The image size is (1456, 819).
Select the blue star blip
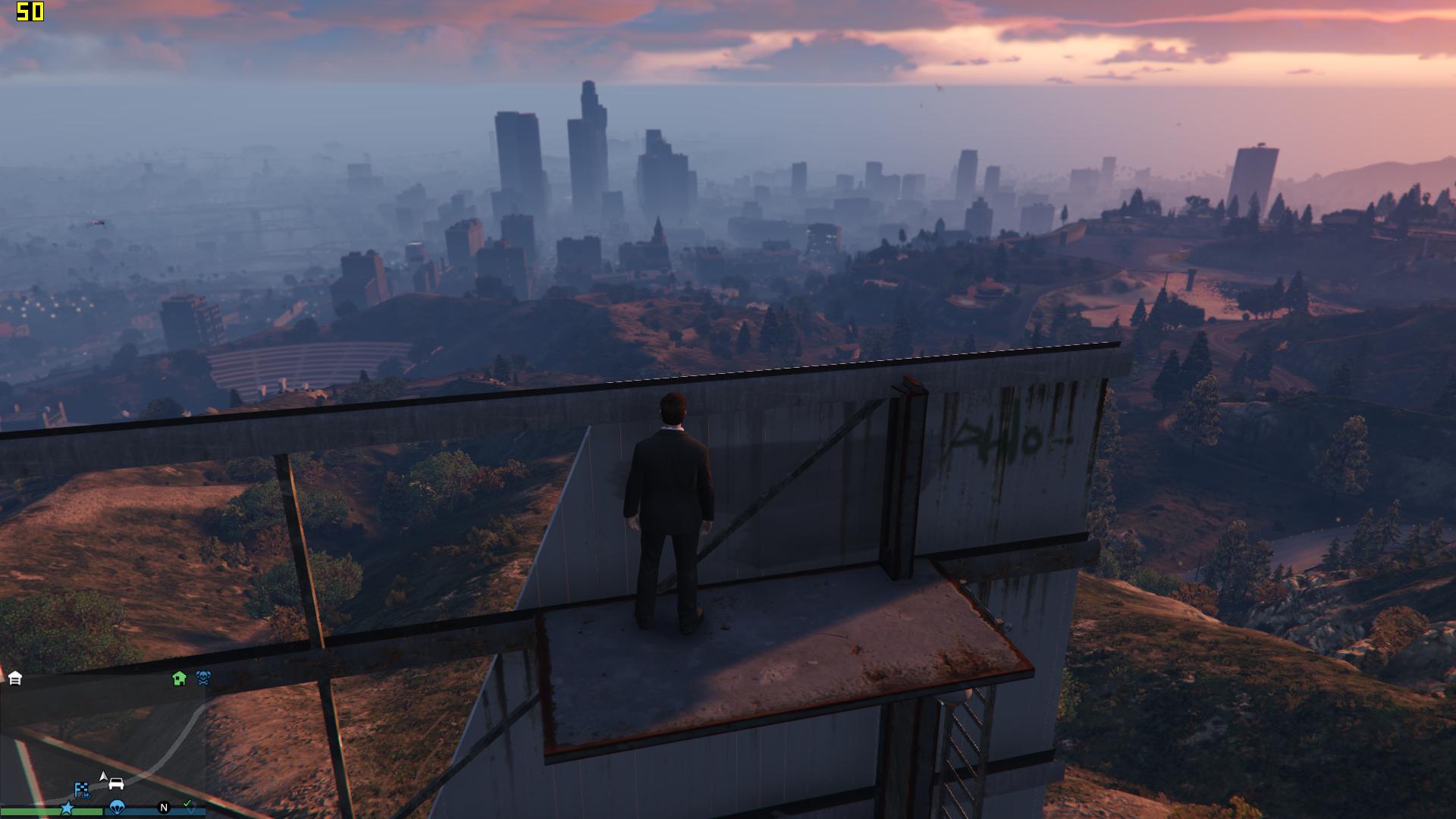click(x=67, y=808)
